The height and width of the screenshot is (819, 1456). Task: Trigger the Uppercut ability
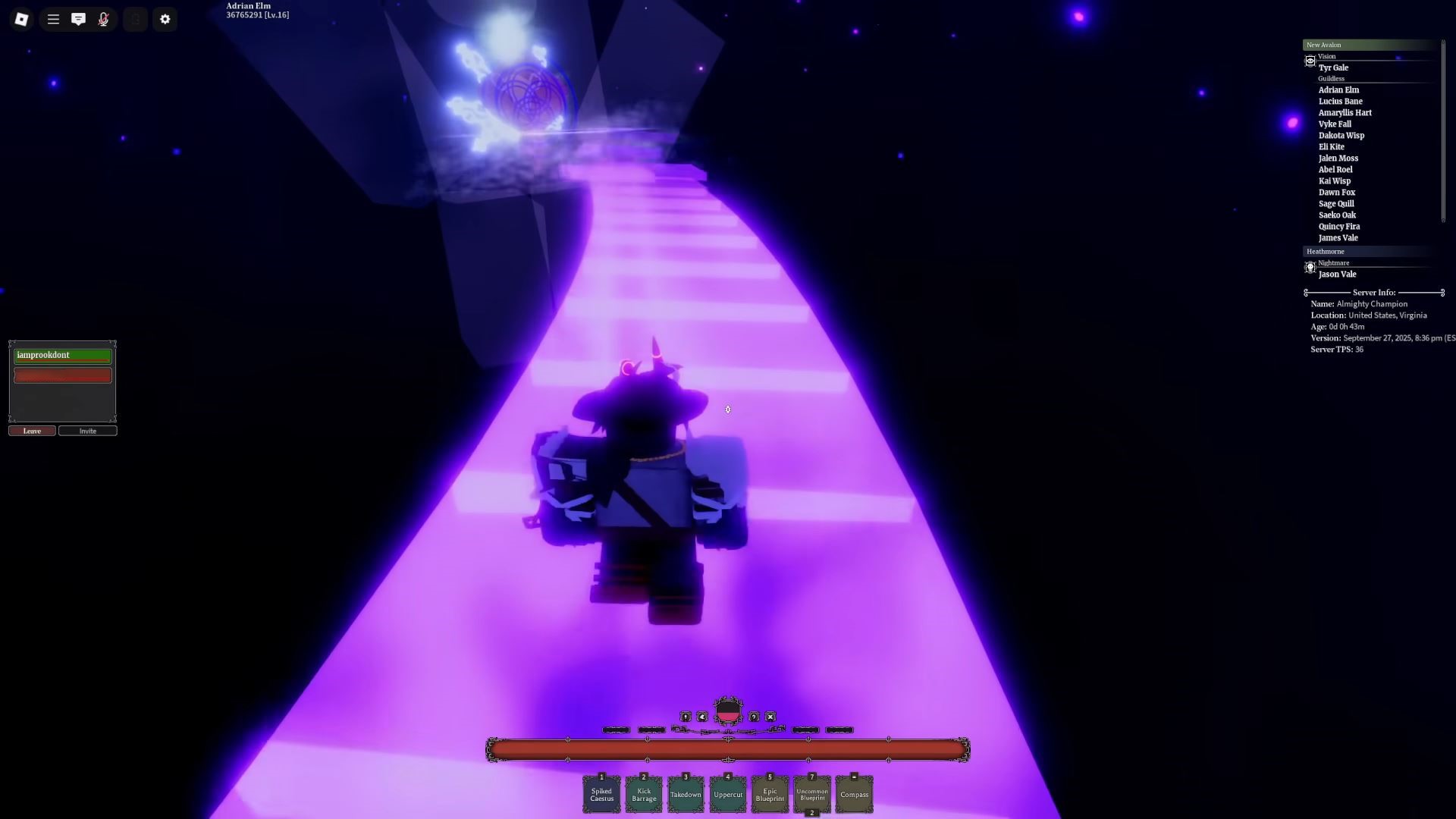pos(728,795)
